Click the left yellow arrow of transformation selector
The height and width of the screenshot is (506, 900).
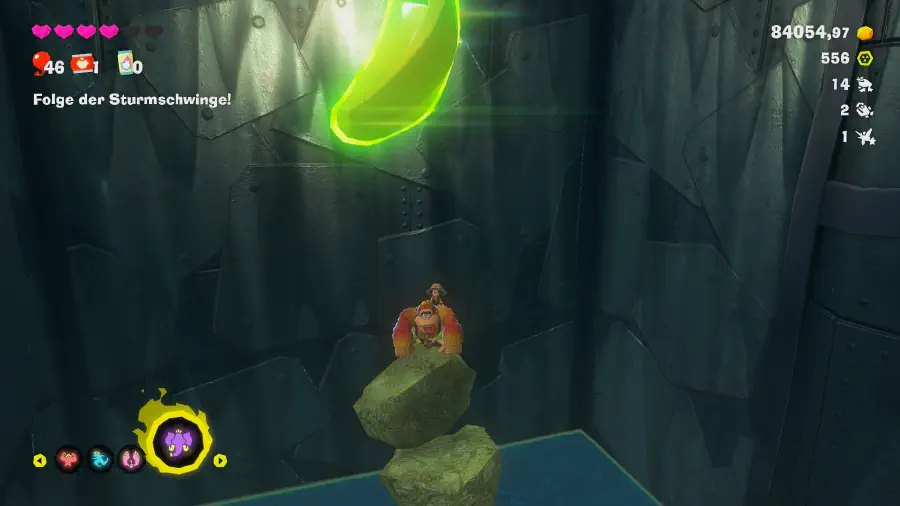click(x=39, y=461)
